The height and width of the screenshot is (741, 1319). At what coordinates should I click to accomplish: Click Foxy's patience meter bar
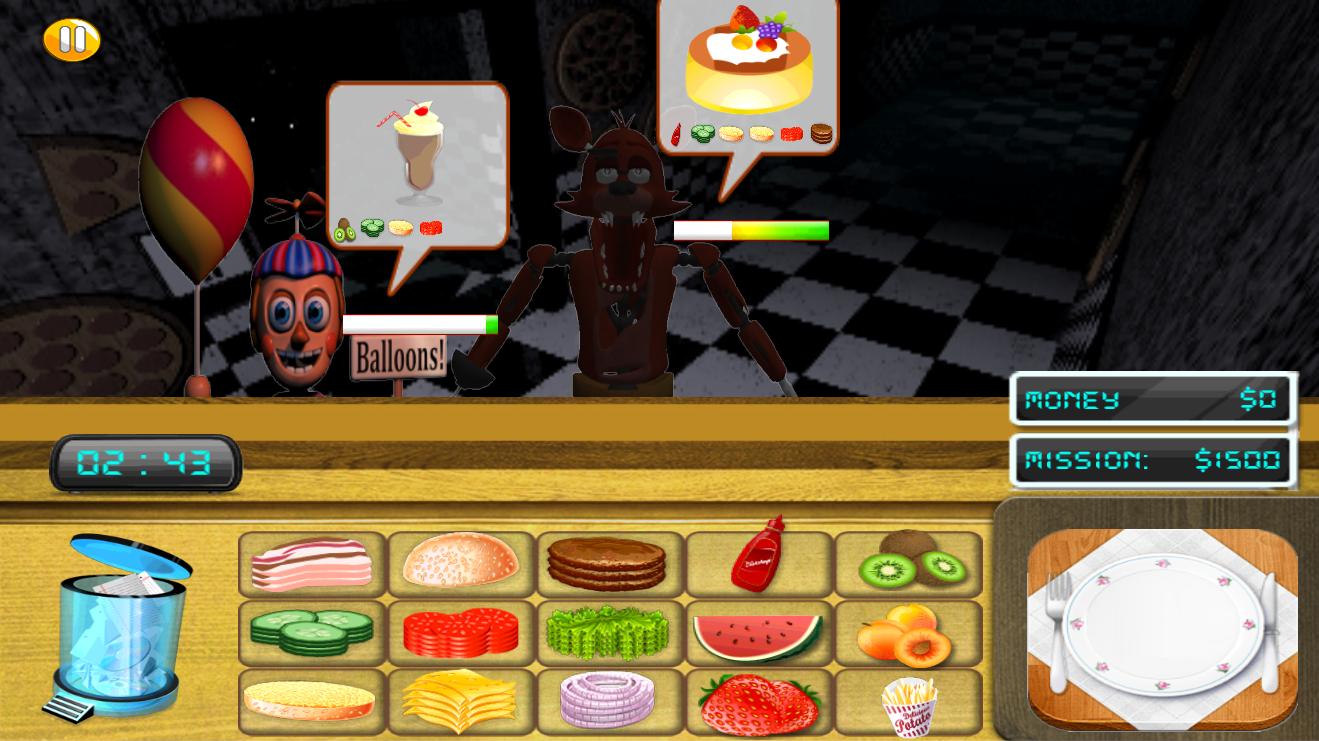pyautogui.click(x=752, y=230)
